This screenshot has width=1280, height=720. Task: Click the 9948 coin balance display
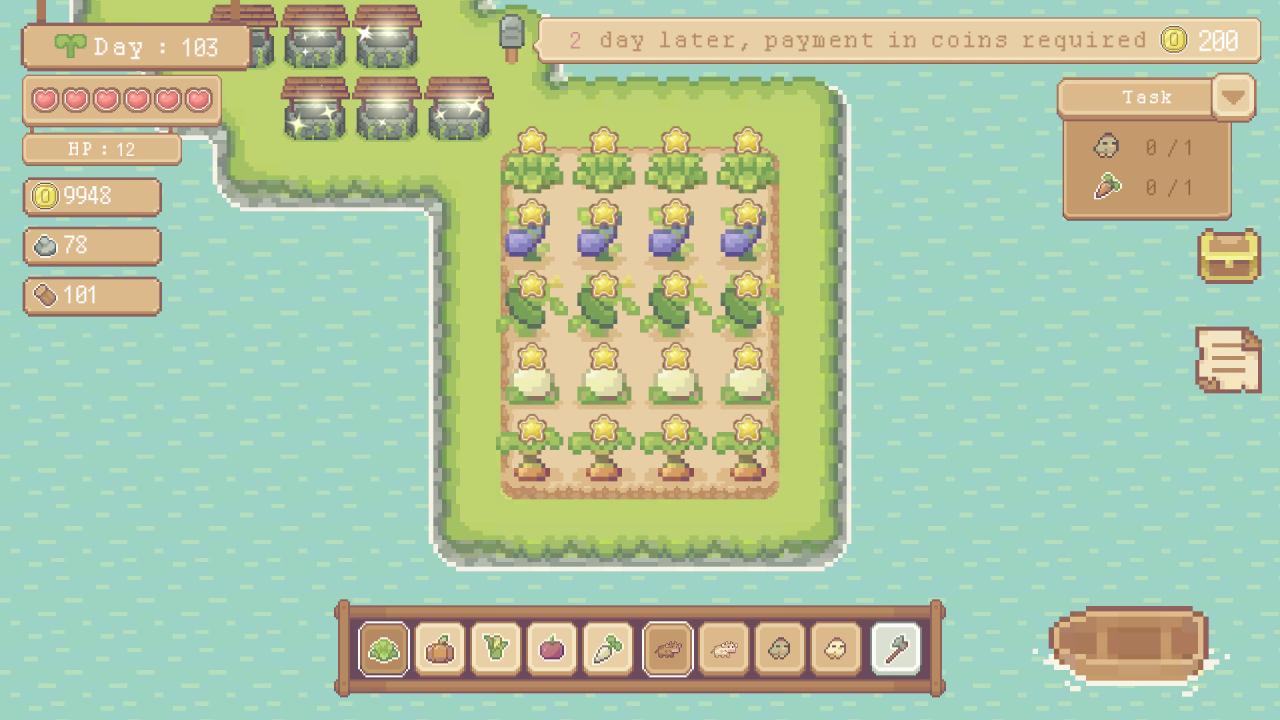91,197
